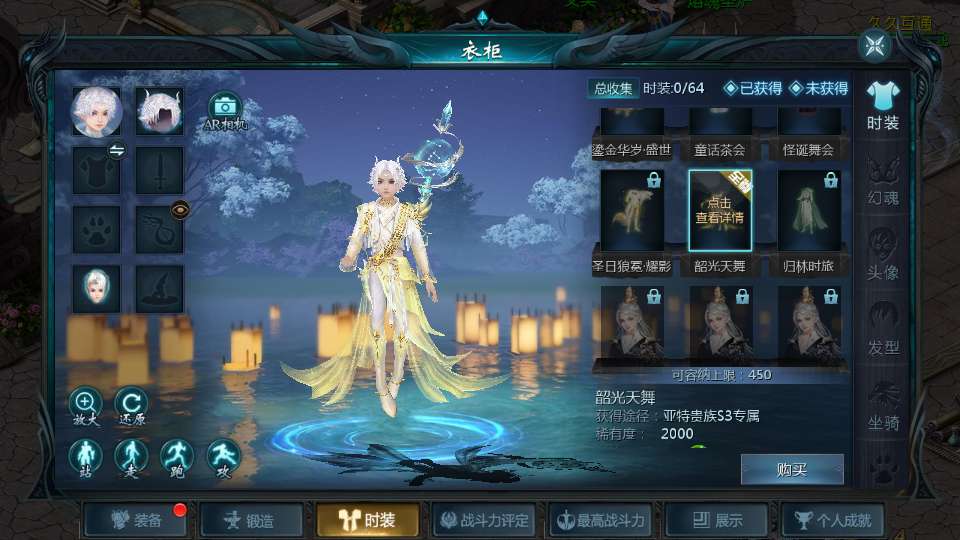960x540 pixels.
Task: Open the 装备 equipment tab
Action: click(137, 520)
